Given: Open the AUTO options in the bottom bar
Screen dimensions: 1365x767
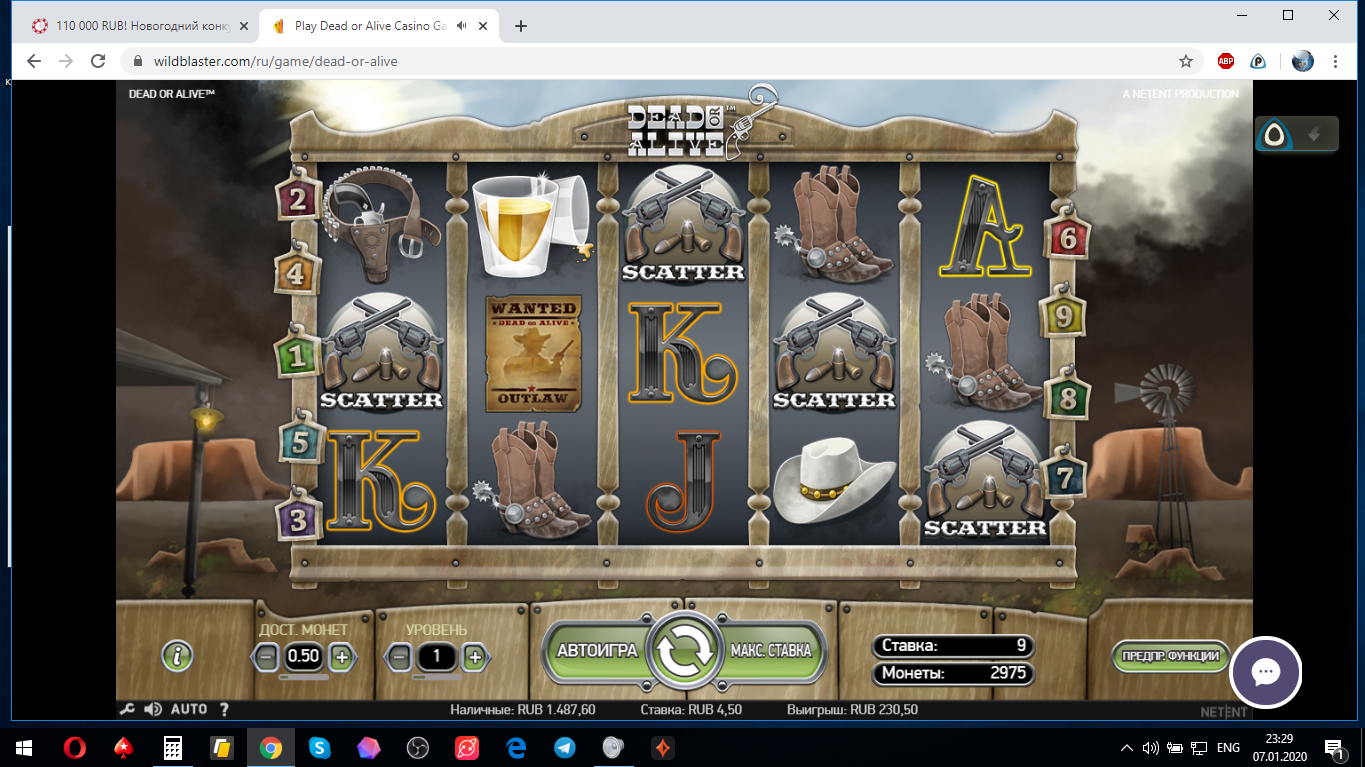Looking at the screenshot, I should pyautogui.click(x=189, y=709).
